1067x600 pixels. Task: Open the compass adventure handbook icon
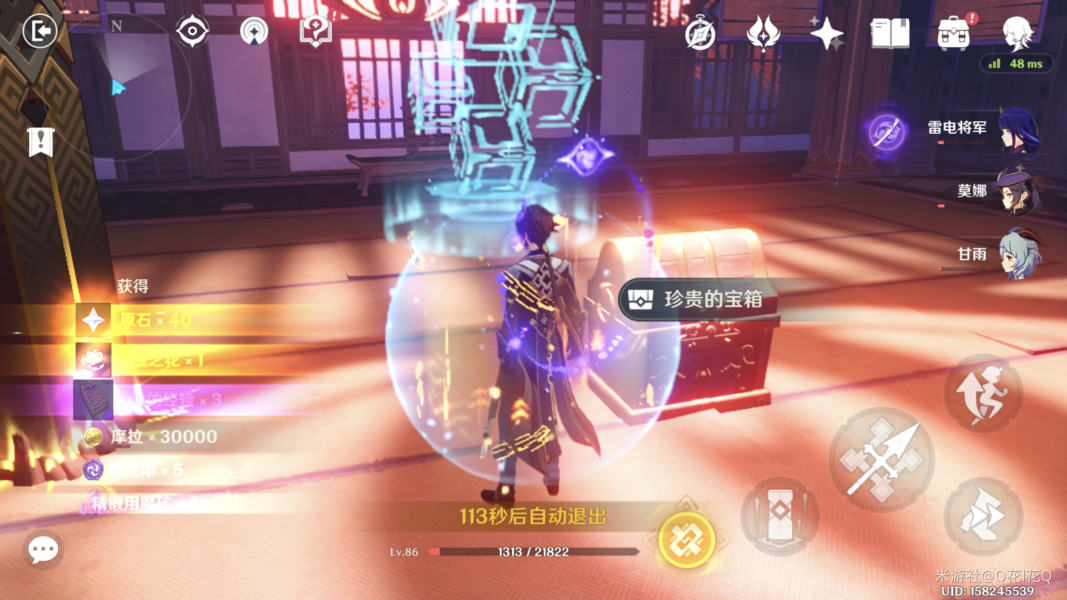pyautogui.click(x=700, y=33)
